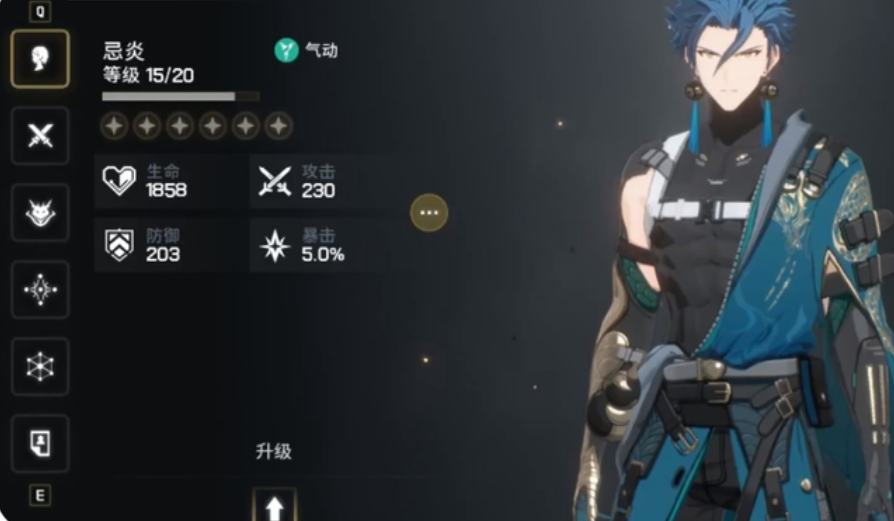Select the 攻击 attack stat entry
Image resolution: width=894 pixels, height=521 pixels.
315,181
